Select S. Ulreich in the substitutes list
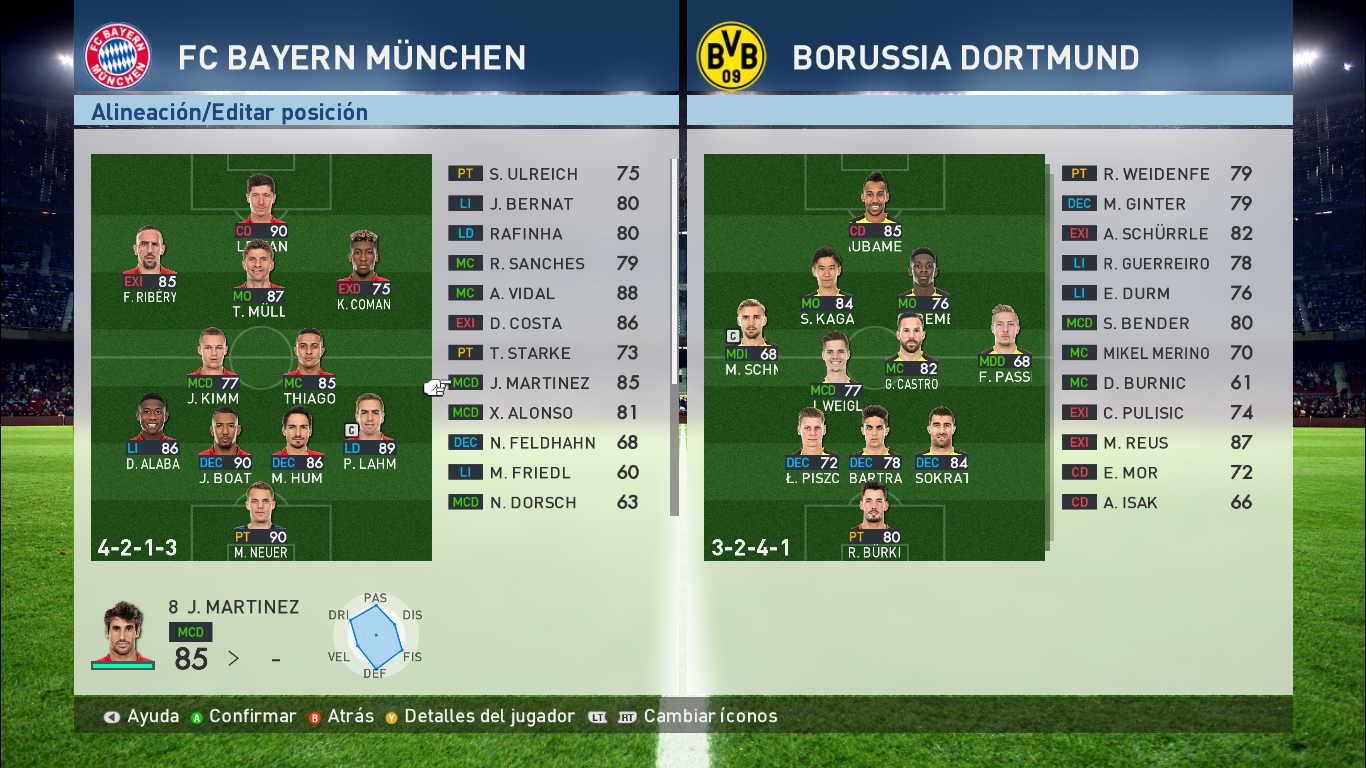Screen dimensions: 1366x768 coord(543,174)
